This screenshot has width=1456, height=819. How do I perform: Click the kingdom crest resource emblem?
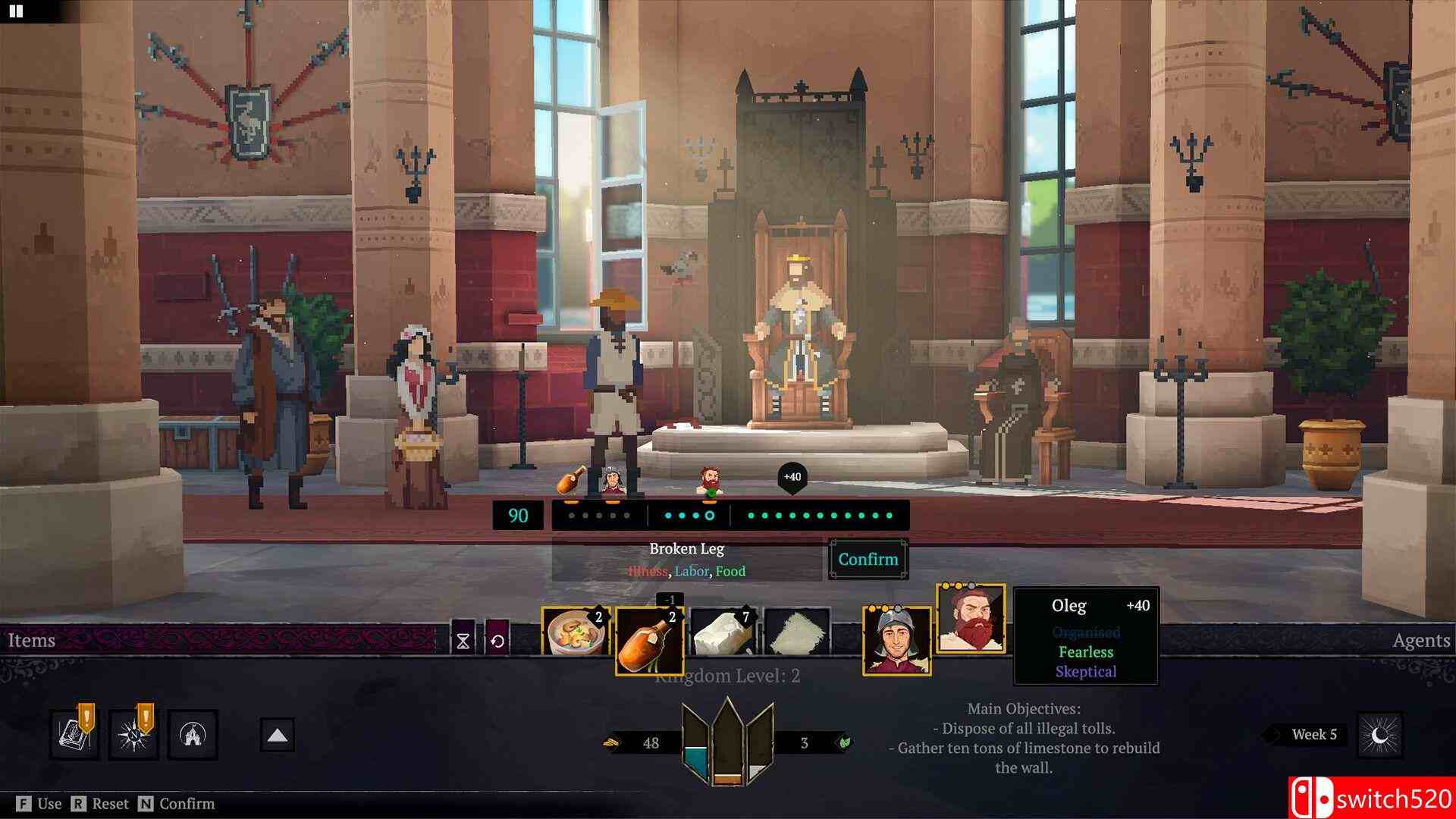[727, 742]
